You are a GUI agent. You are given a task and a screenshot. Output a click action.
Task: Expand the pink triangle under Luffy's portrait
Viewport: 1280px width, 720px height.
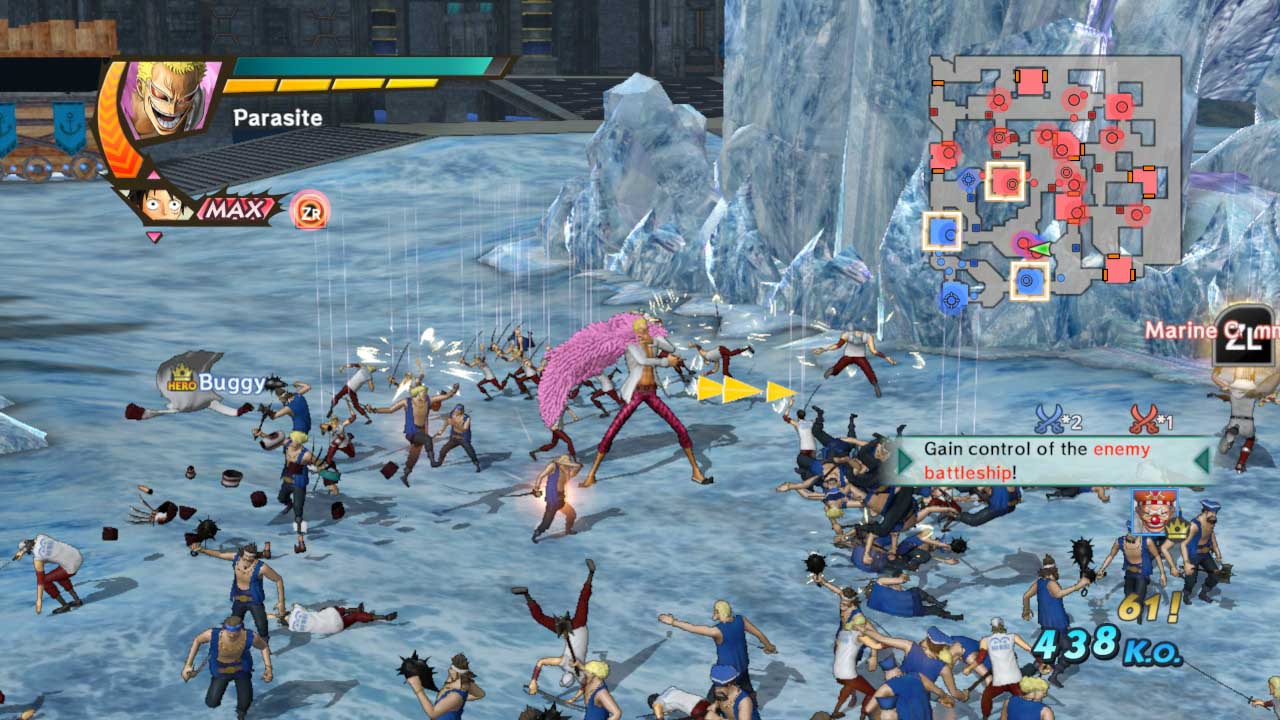pos(152,237)
